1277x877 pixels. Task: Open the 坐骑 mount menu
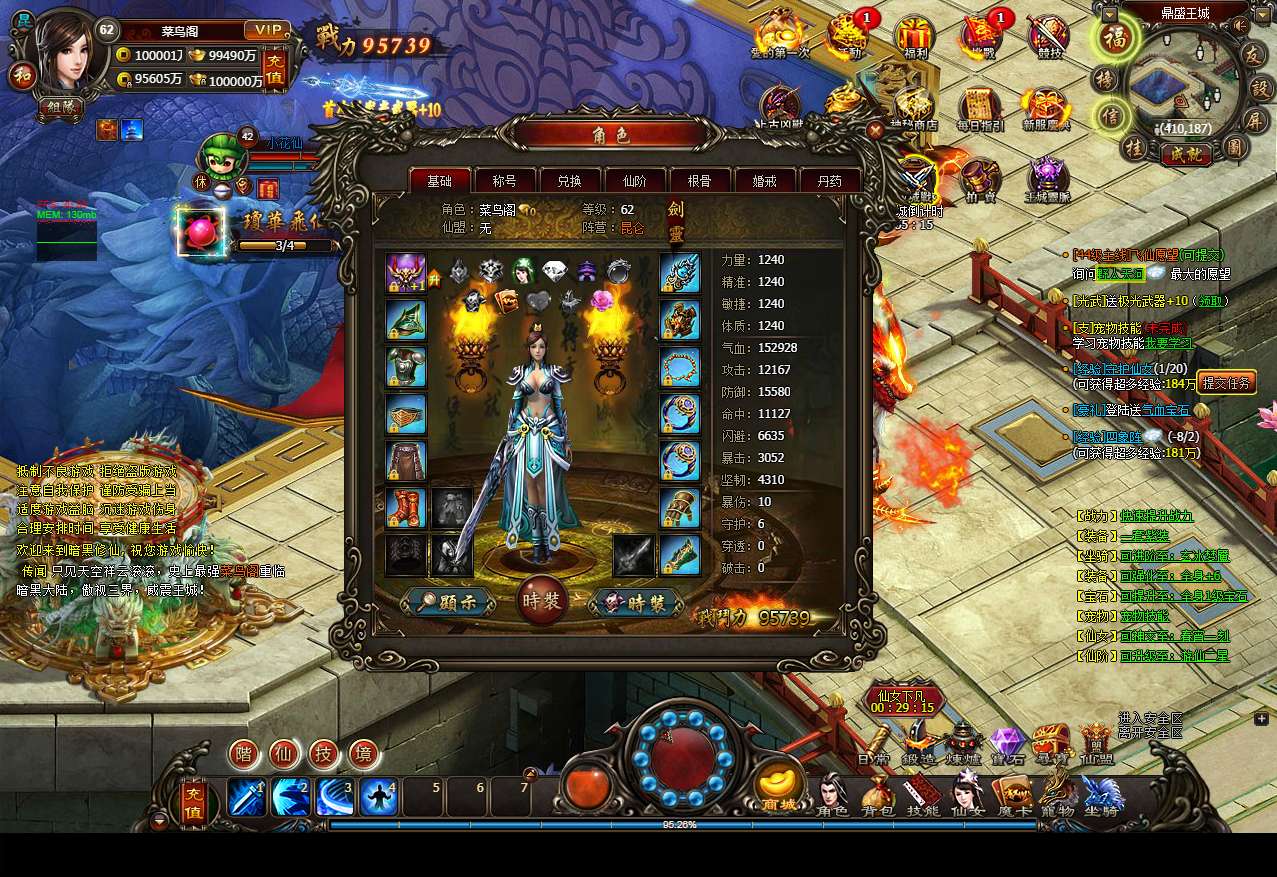coord(1101,797)
